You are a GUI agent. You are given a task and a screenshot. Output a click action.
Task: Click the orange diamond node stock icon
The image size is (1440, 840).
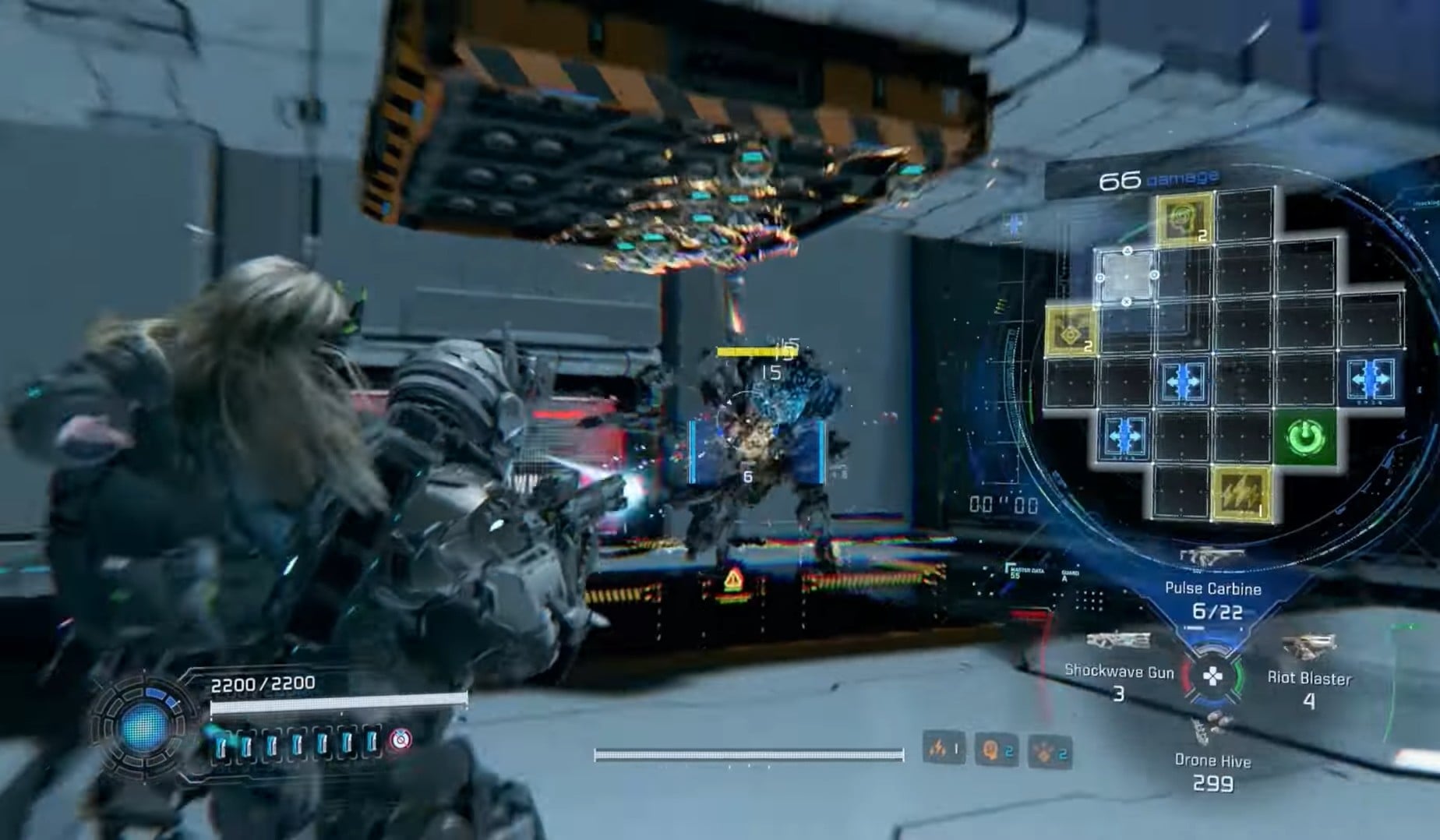tap(1050, 752)
